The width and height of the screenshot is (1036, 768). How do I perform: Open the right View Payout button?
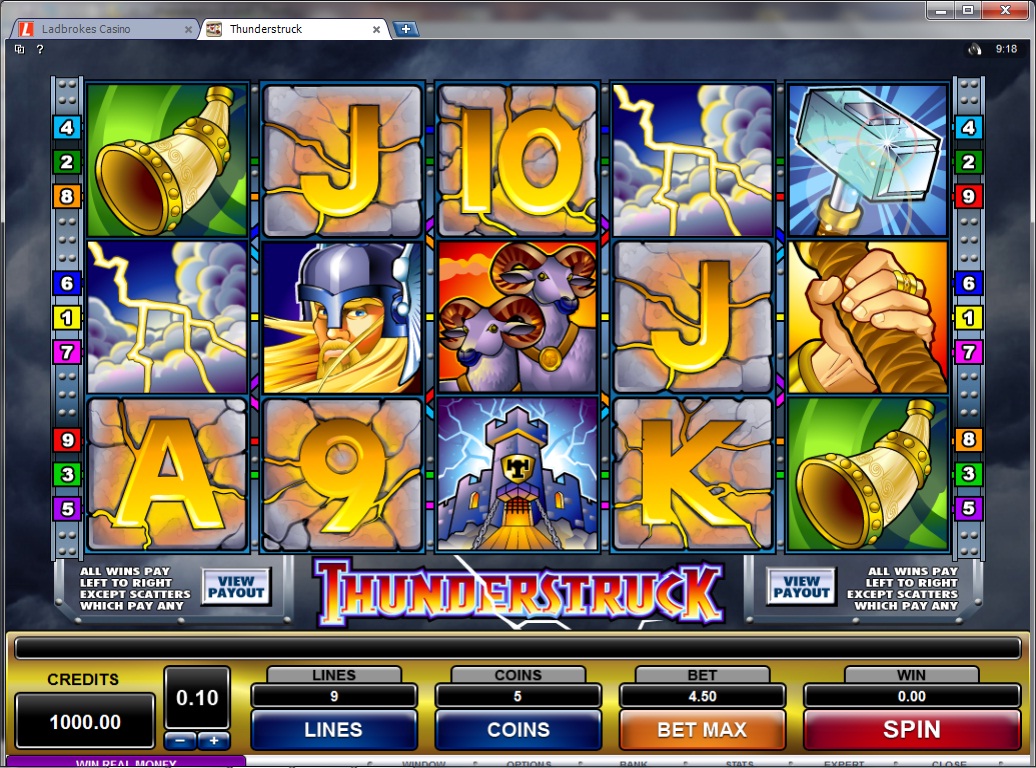click(x=801, y=587)
